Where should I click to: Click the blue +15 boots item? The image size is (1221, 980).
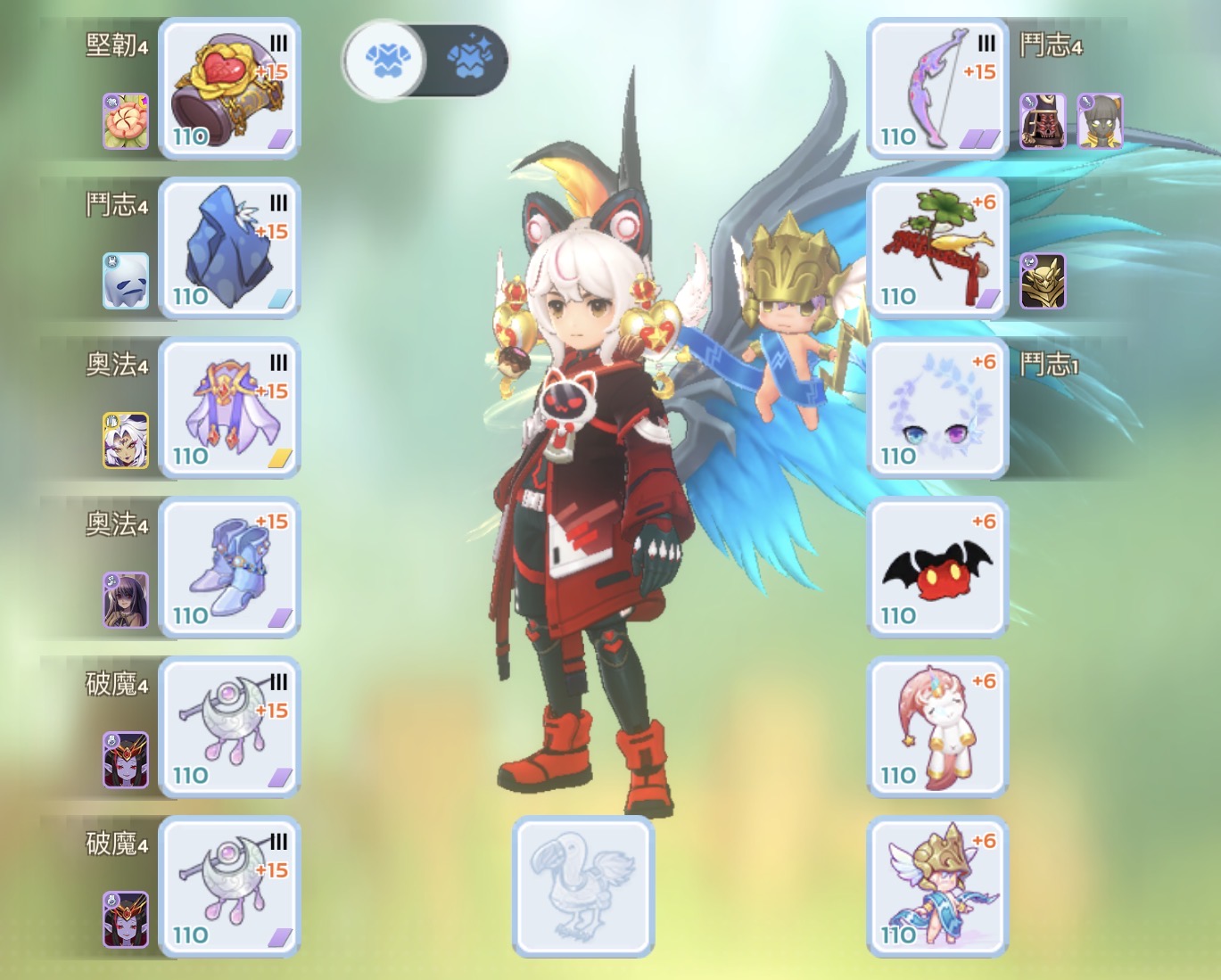[230, 567]
